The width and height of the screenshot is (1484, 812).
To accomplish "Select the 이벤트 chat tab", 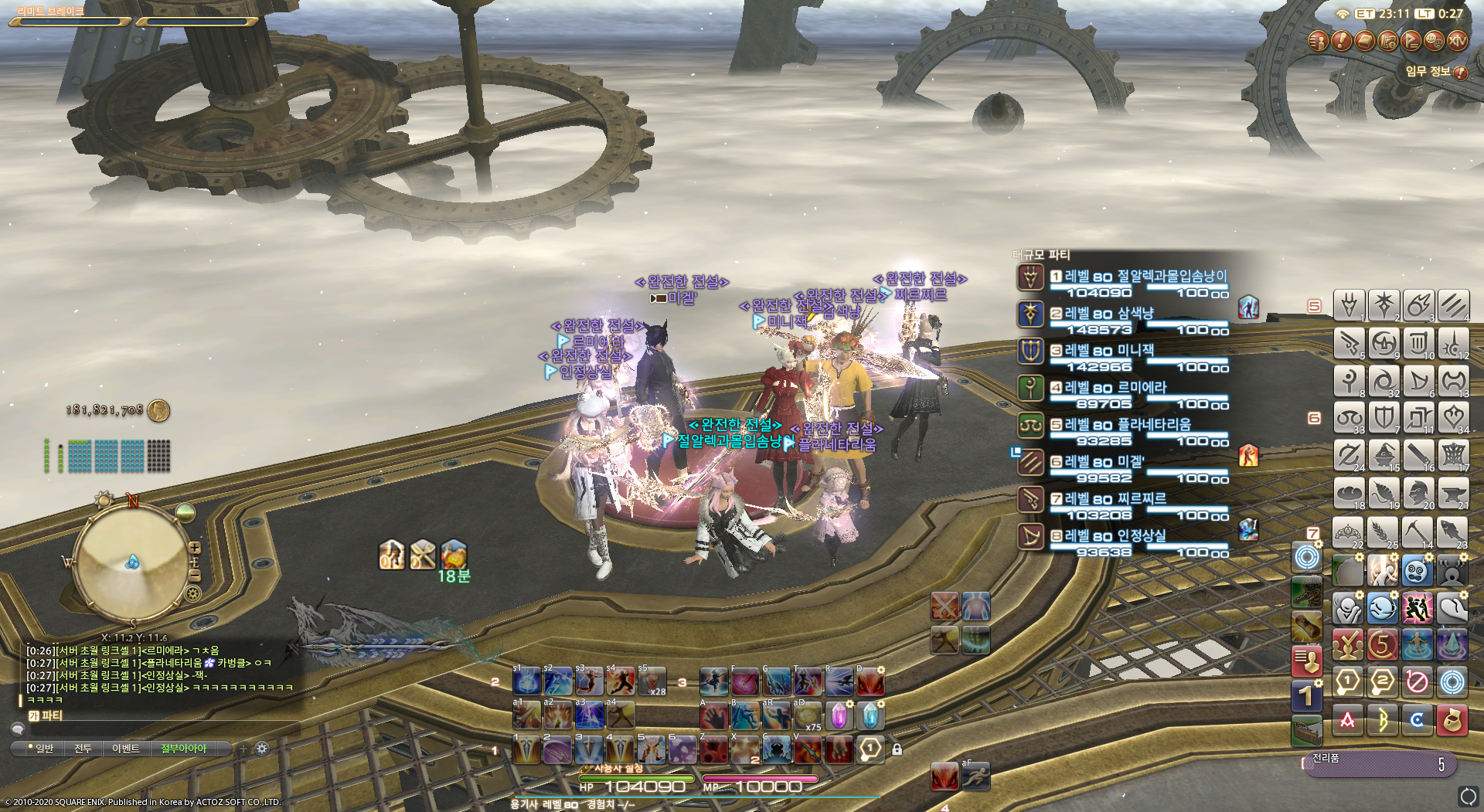I will 125,749.
